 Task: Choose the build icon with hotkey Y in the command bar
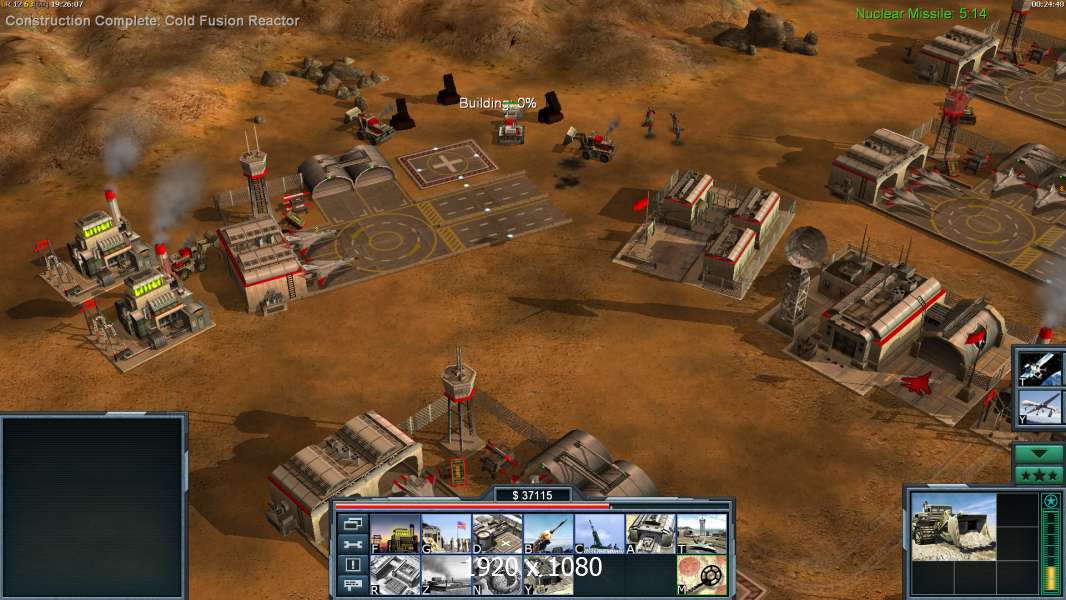(x=548, y=574)
